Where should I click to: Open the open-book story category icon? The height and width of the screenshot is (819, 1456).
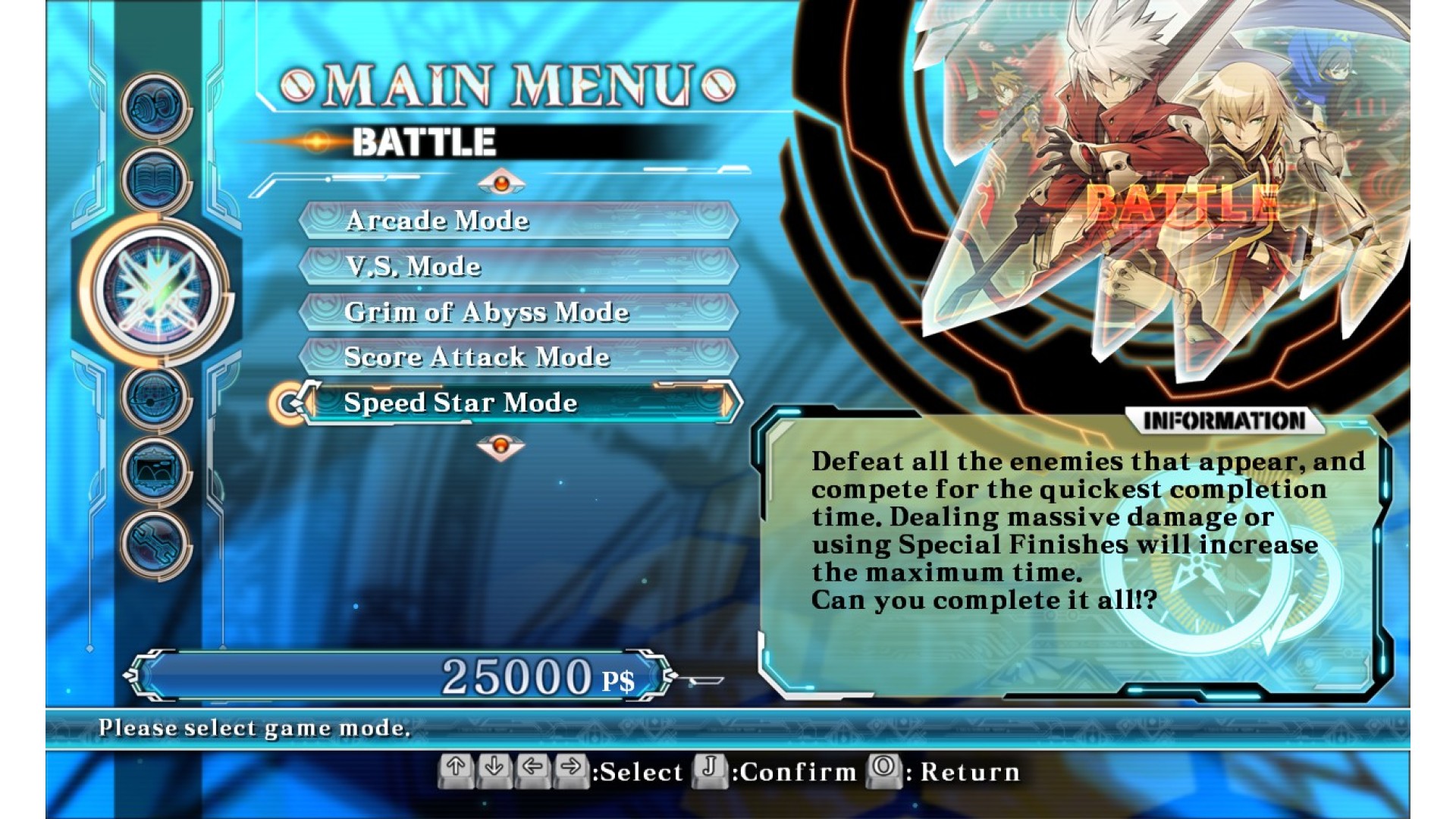tap(155, 180)
